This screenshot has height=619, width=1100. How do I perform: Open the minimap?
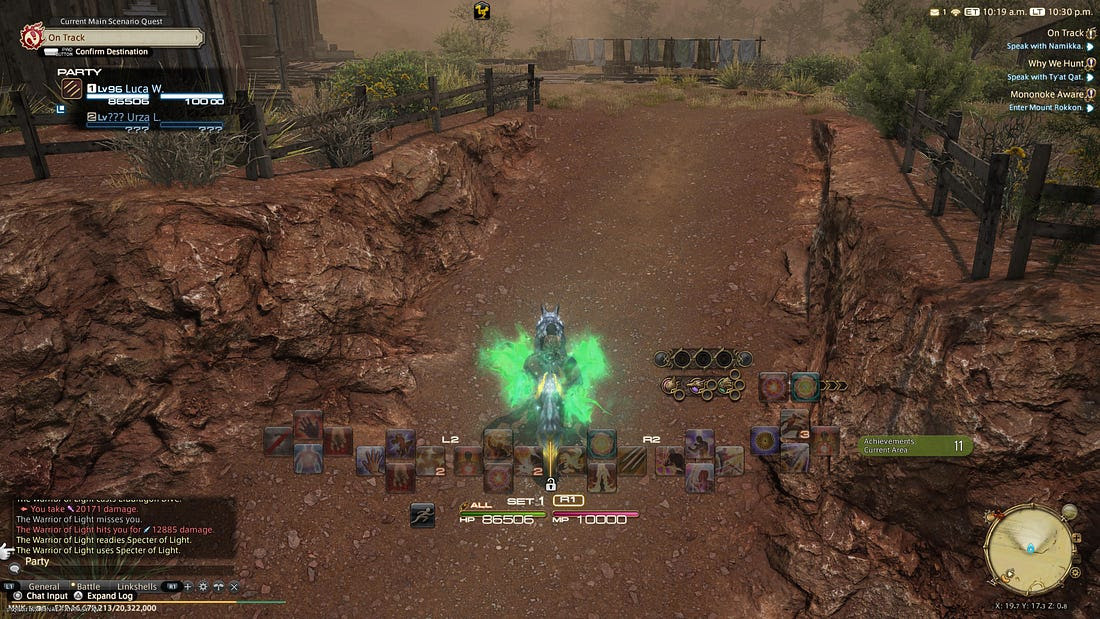[1030, 548]
